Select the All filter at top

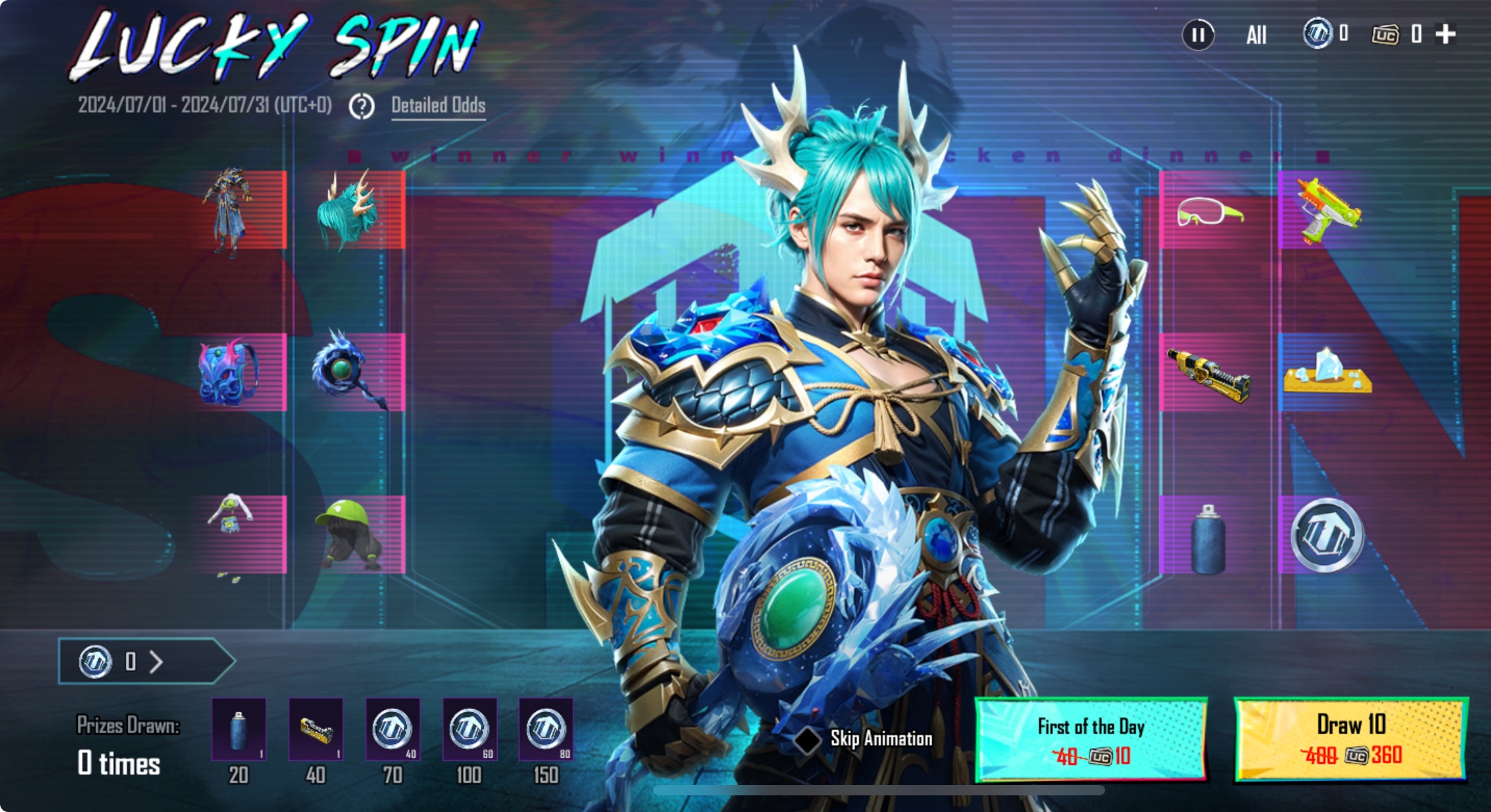click(1256, 35)
